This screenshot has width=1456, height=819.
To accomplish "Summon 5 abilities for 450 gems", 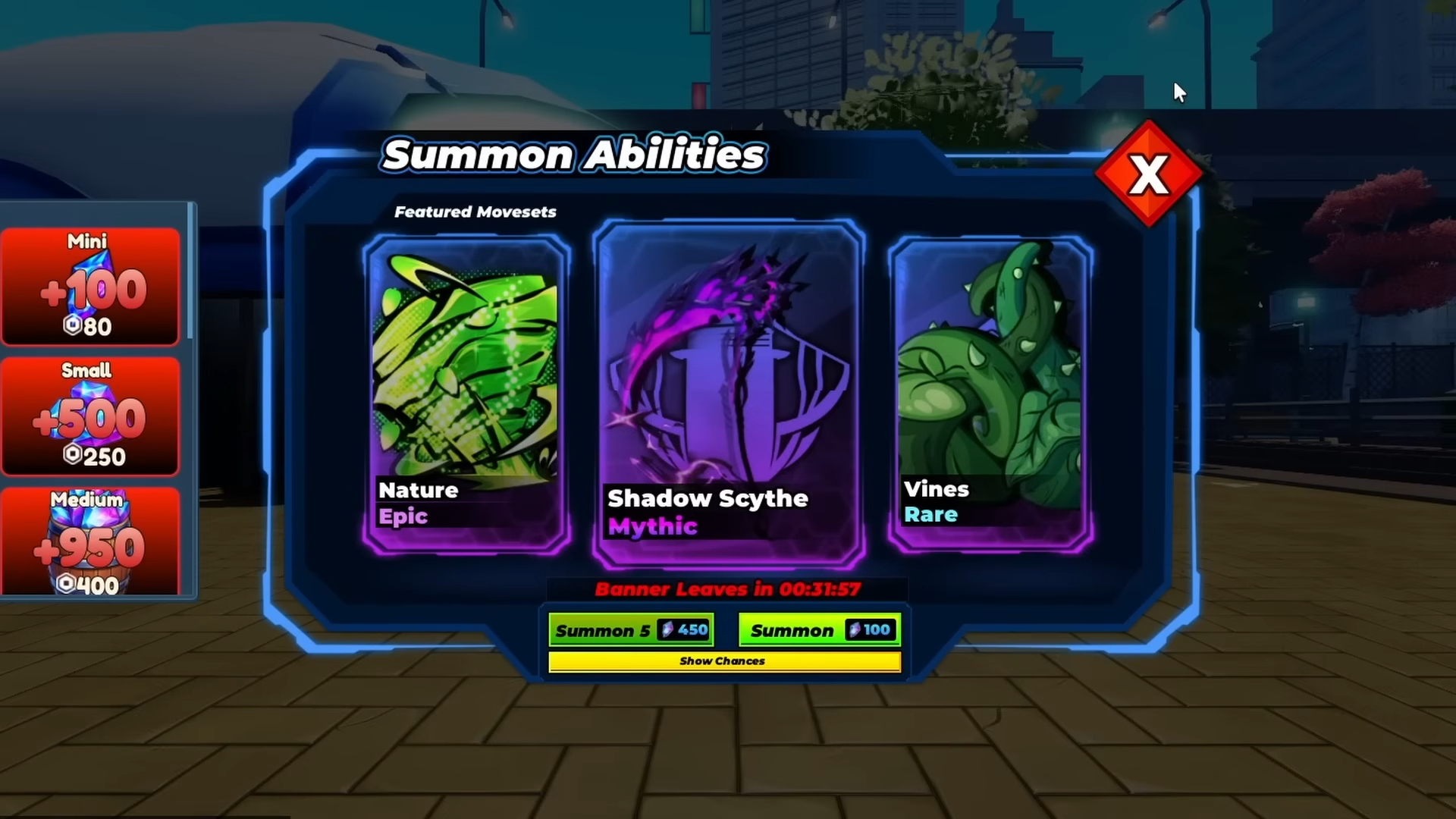I will coord(631,630).
